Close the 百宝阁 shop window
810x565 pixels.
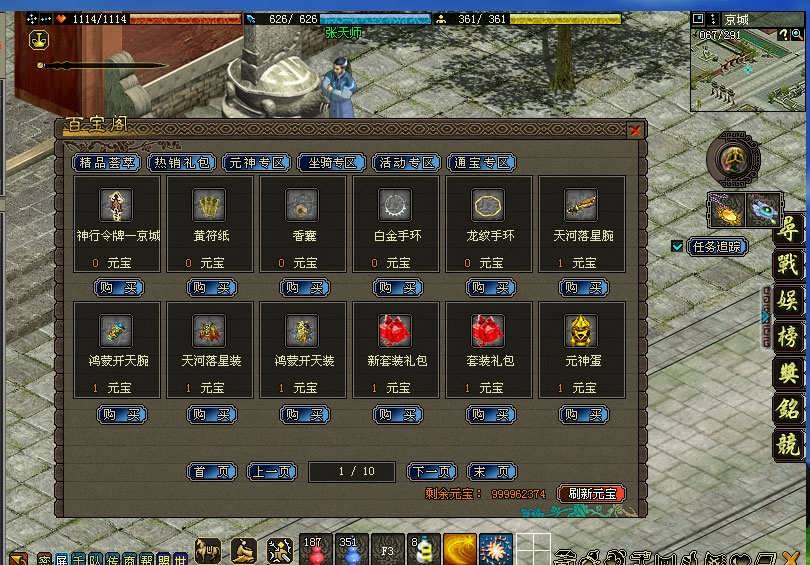635,130
